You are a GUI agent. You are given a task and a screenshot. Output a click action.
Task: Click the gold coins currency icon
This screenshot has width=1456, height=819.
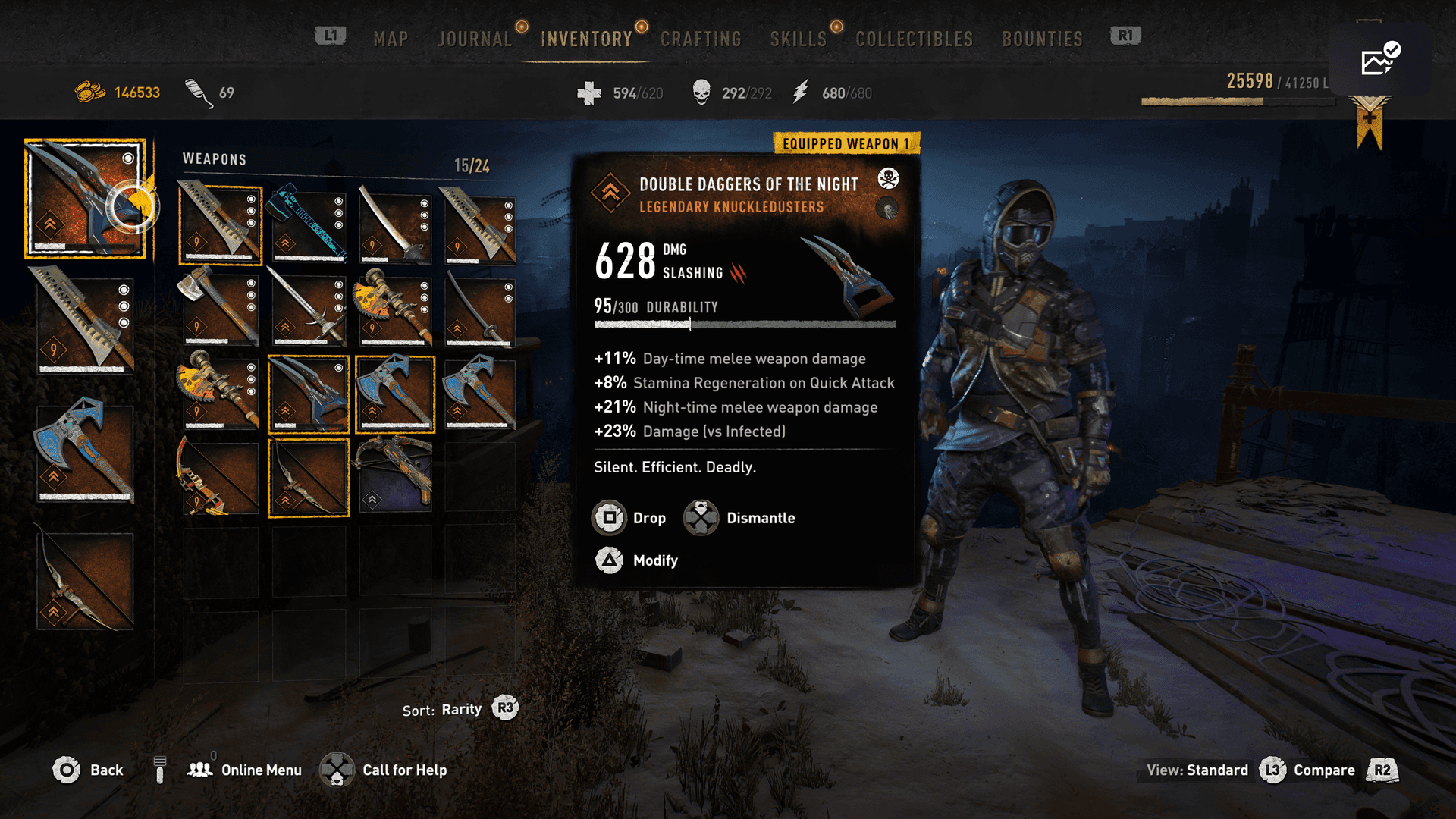91,92
